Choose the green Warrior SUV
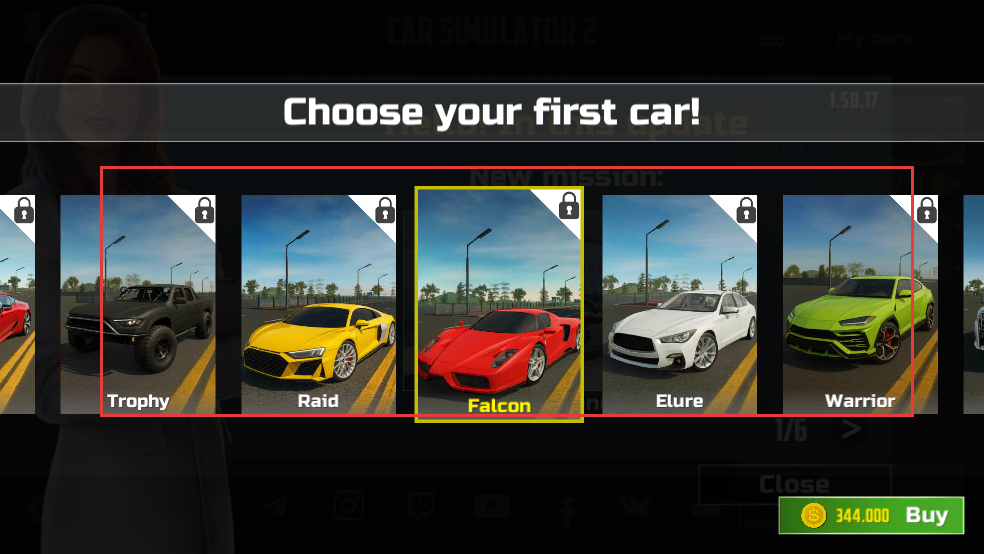The image size is (984, 554). (x=860, y=305)
